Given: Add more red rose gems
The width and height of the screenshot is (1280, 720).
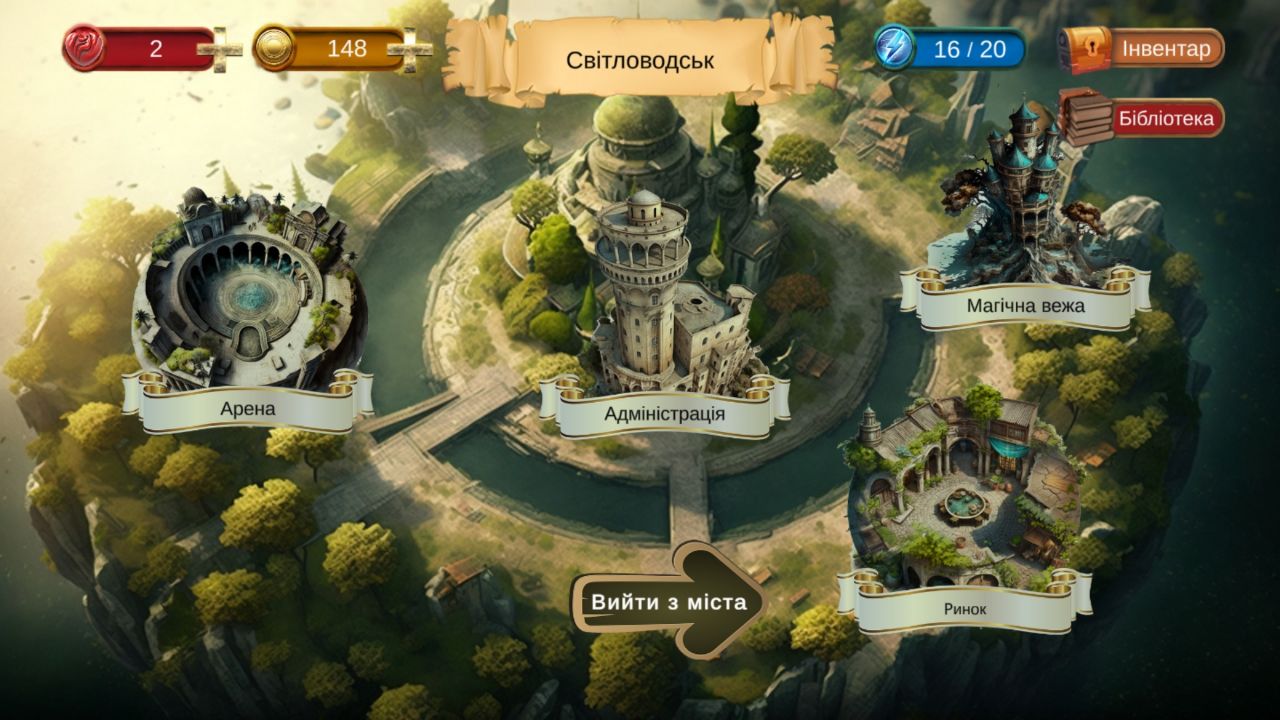Looking at the screenshot, I should click(x=219, y=49).
